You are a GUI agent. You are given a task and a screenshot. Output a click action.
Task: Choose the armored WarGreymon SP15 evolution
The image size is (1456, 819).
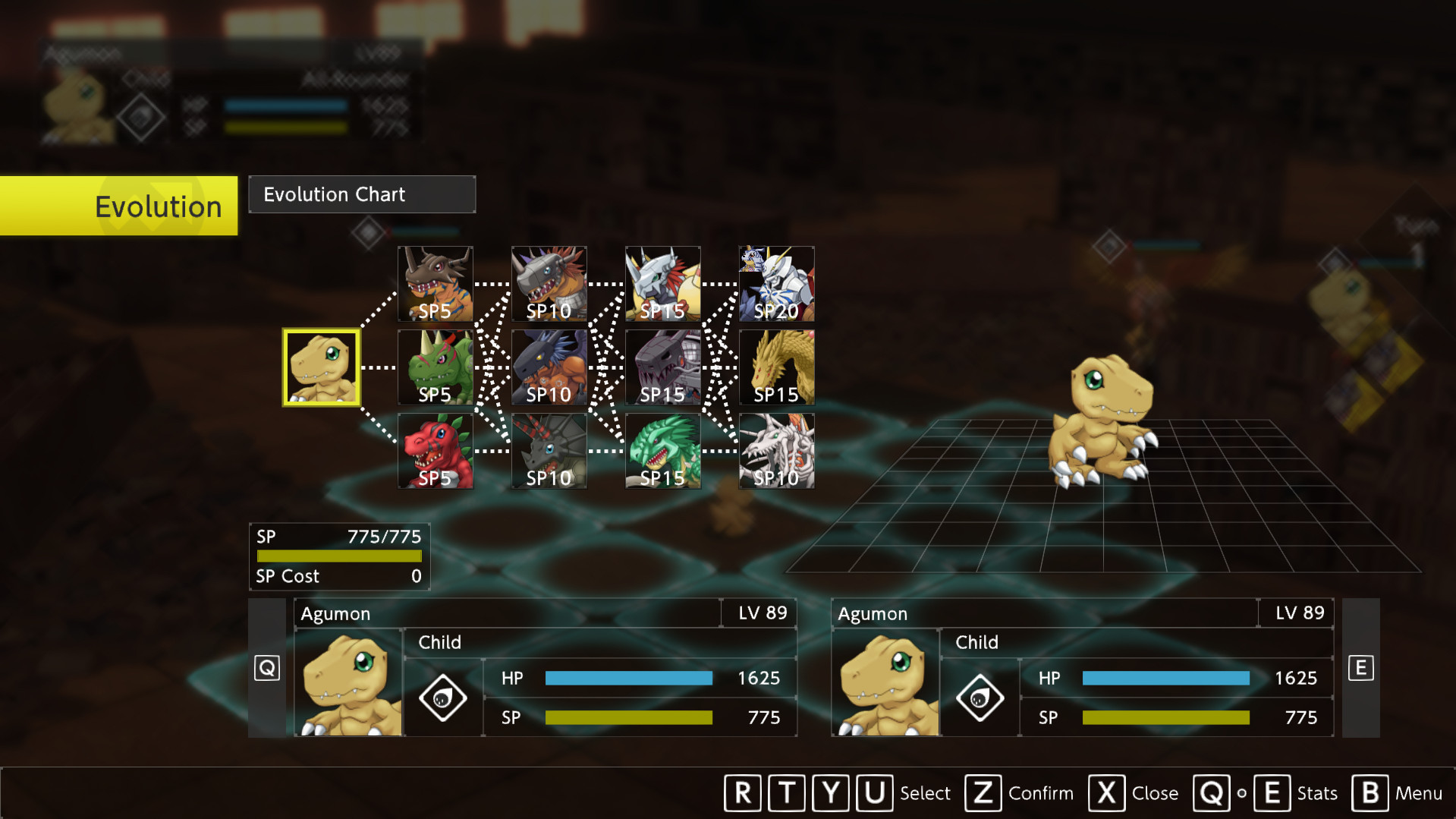tap(662, 284)
